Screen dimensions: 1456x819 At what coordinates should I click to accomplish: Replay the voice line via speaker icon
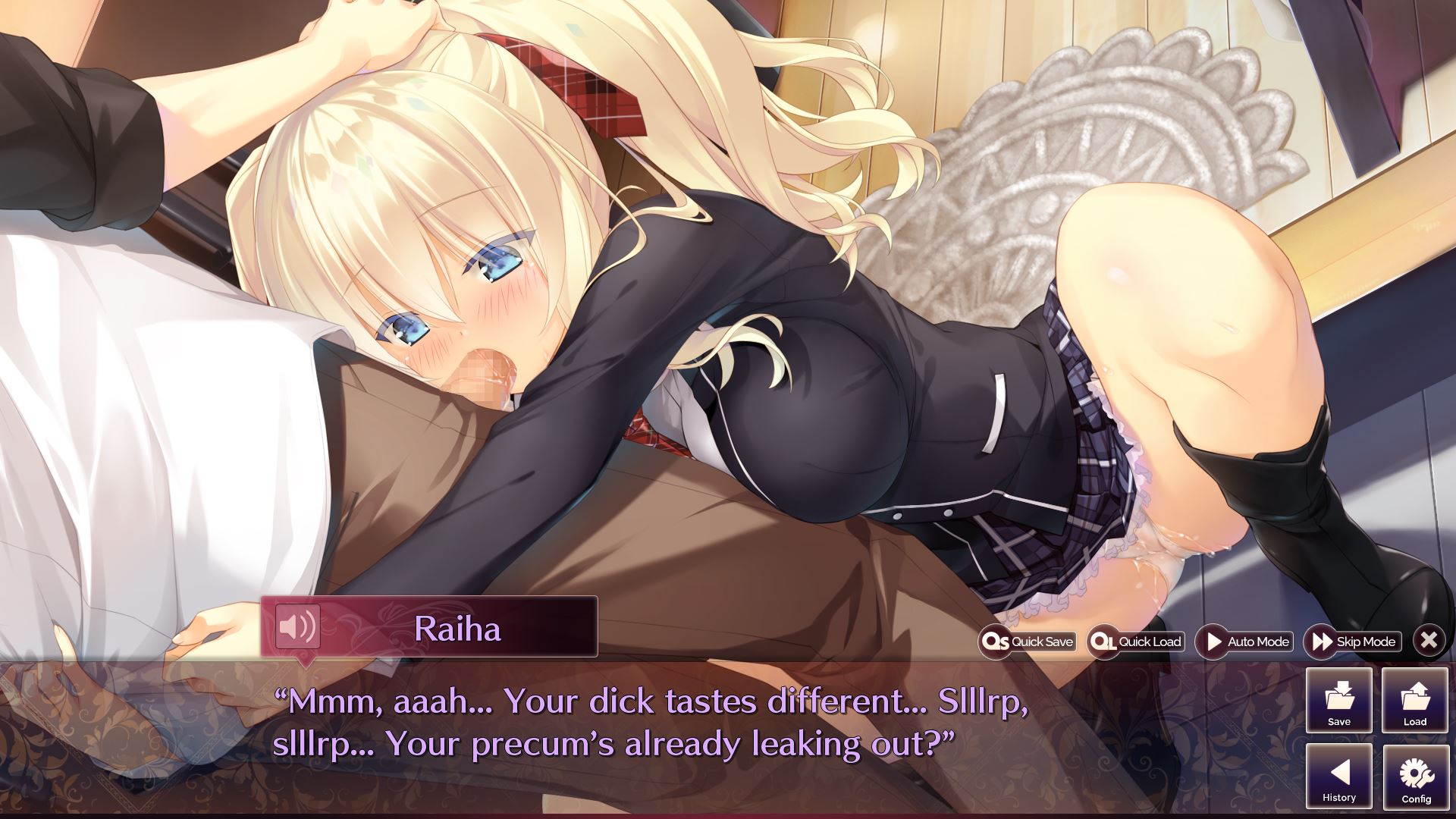pos(297,626)
